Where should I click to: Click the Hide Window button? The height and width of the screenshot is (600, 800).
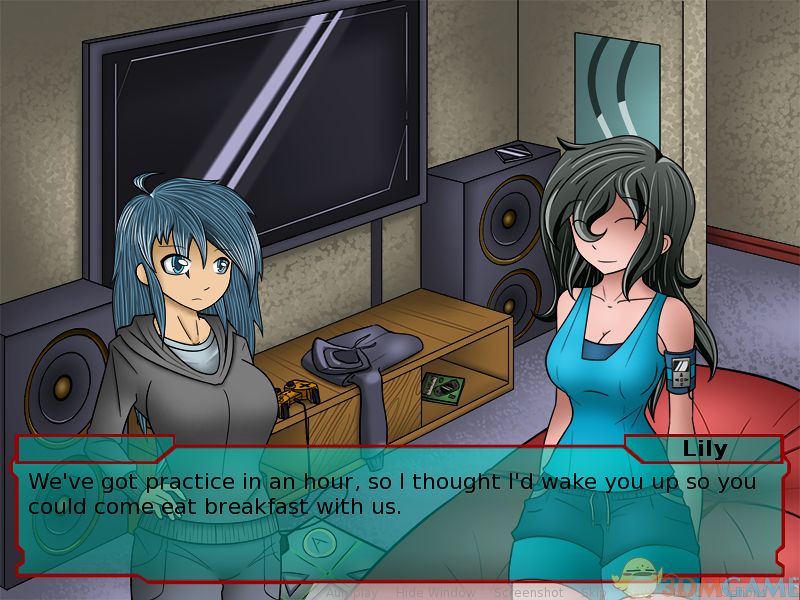point(435,592)
